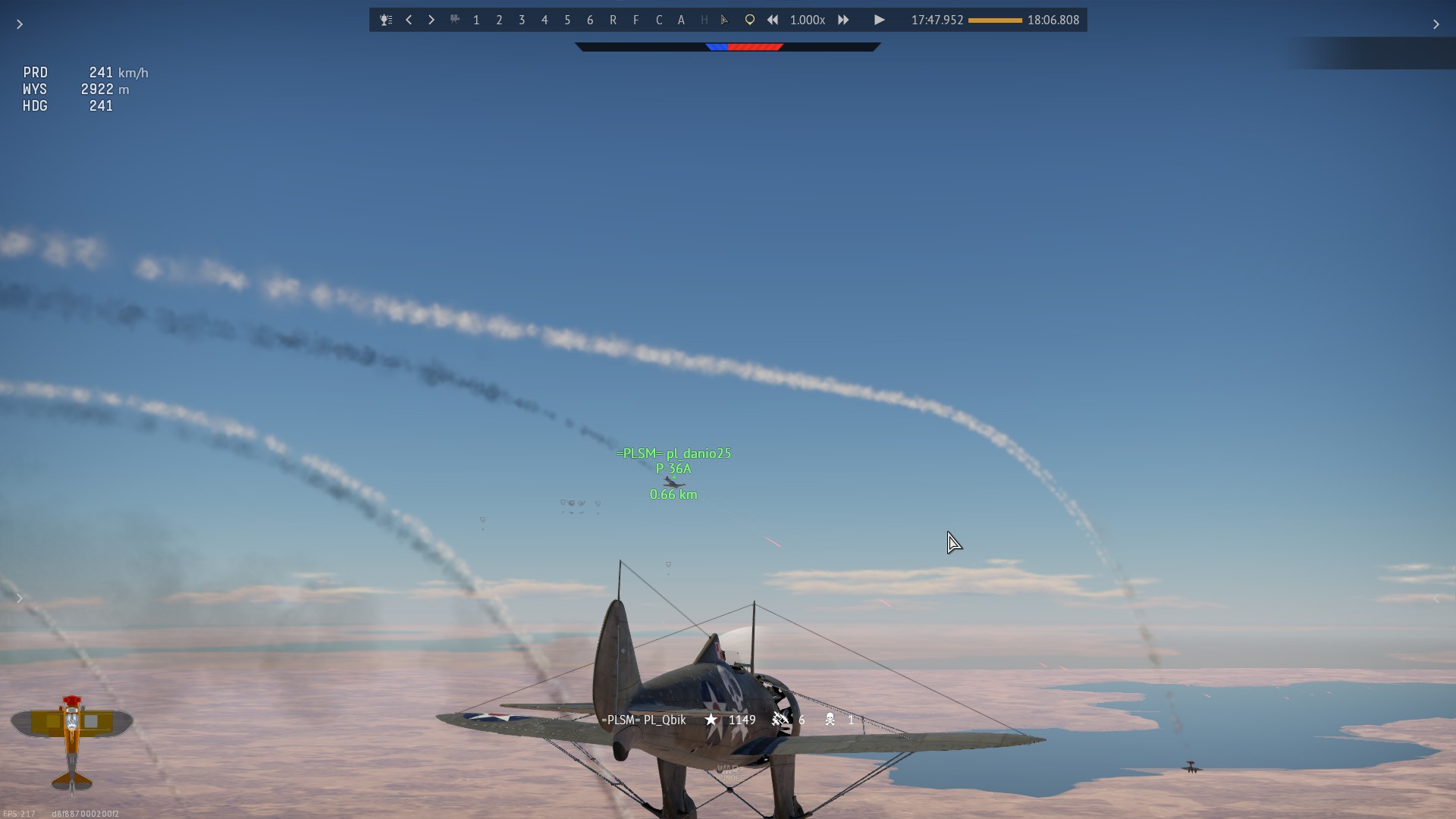
Task: Click the orange replay timeline bar
Action: [x=995, y=20]
